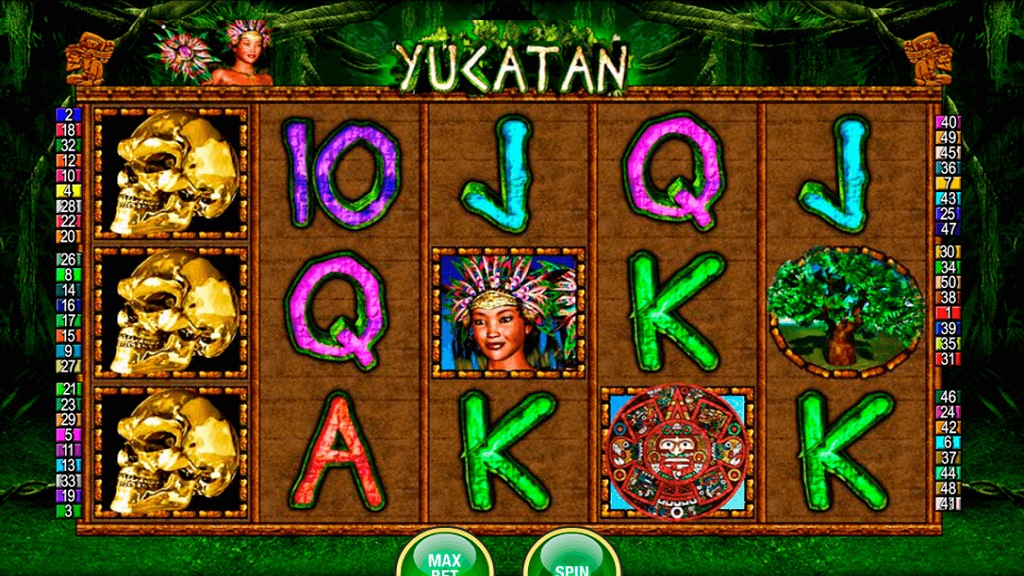This screenshot has width=1024, height=576.
Task: Show payline marker number 41
Action: (x=947, y=503)
